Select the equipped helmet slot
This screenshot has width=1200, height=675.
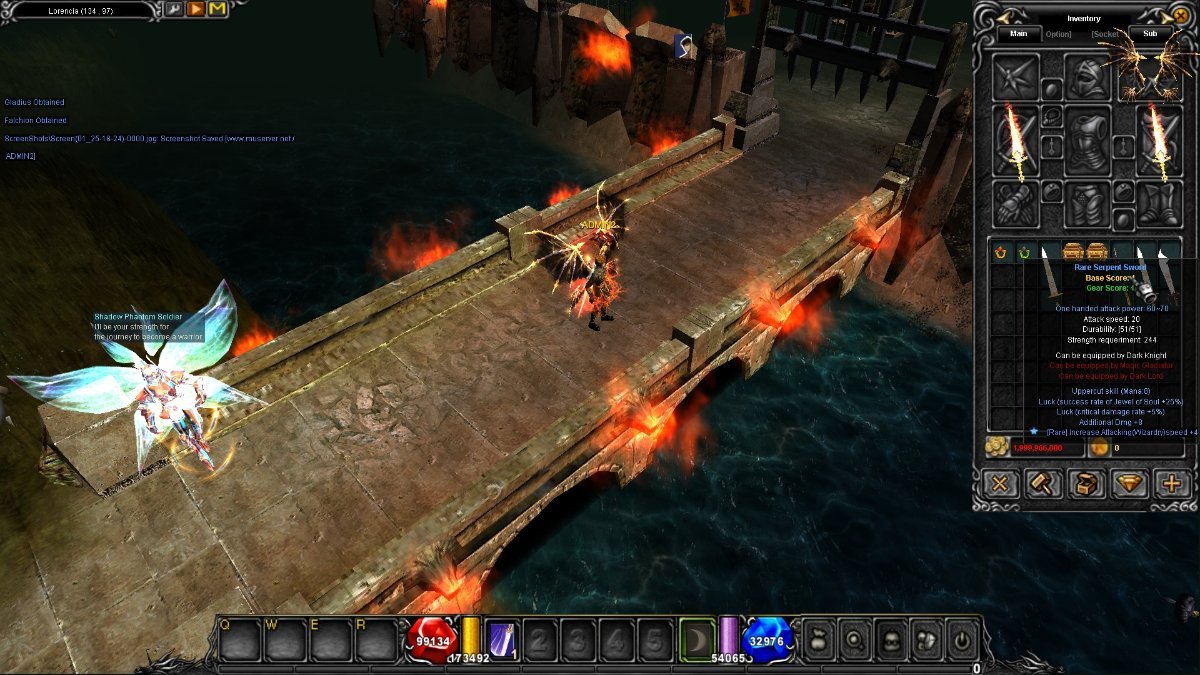tap(1087, 77)
